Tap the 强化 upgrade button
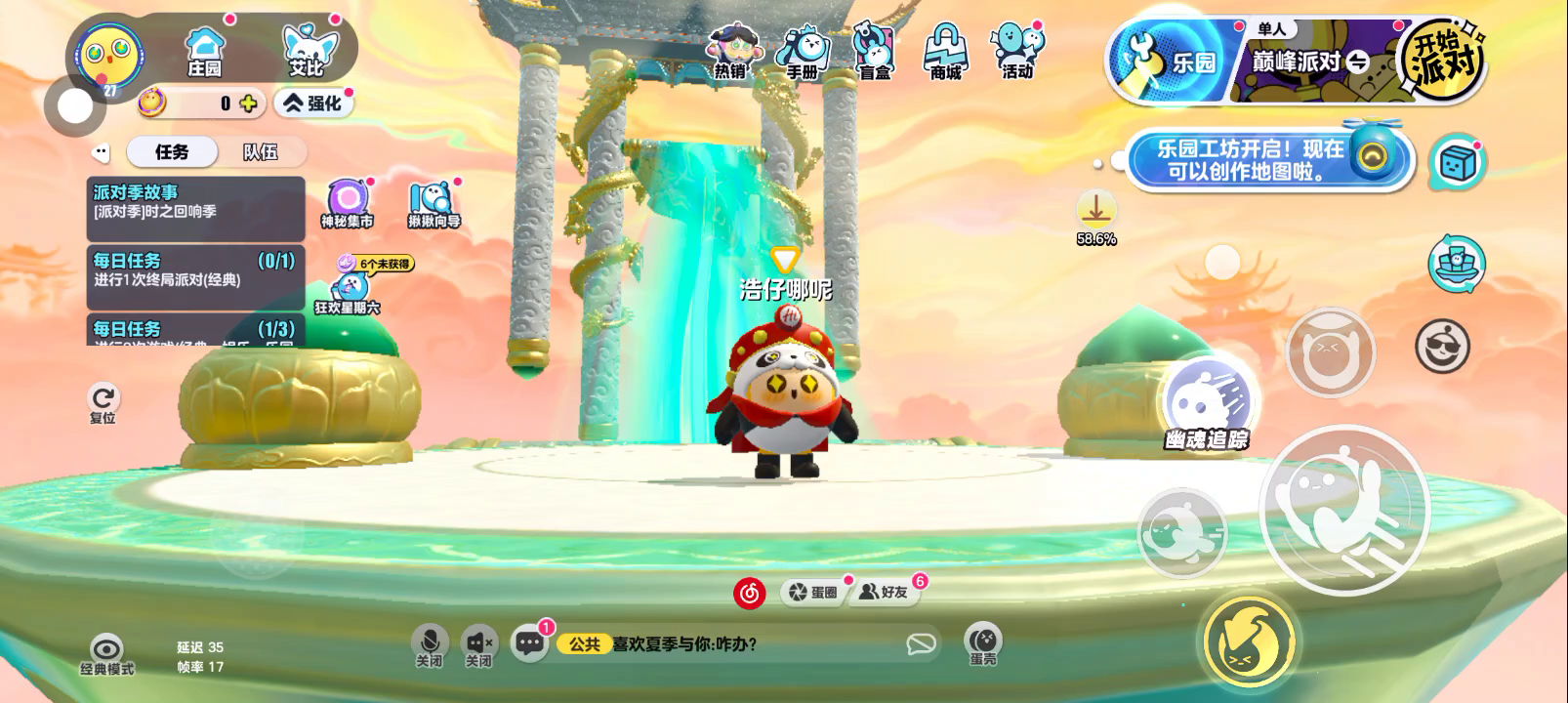 [312, 103]
